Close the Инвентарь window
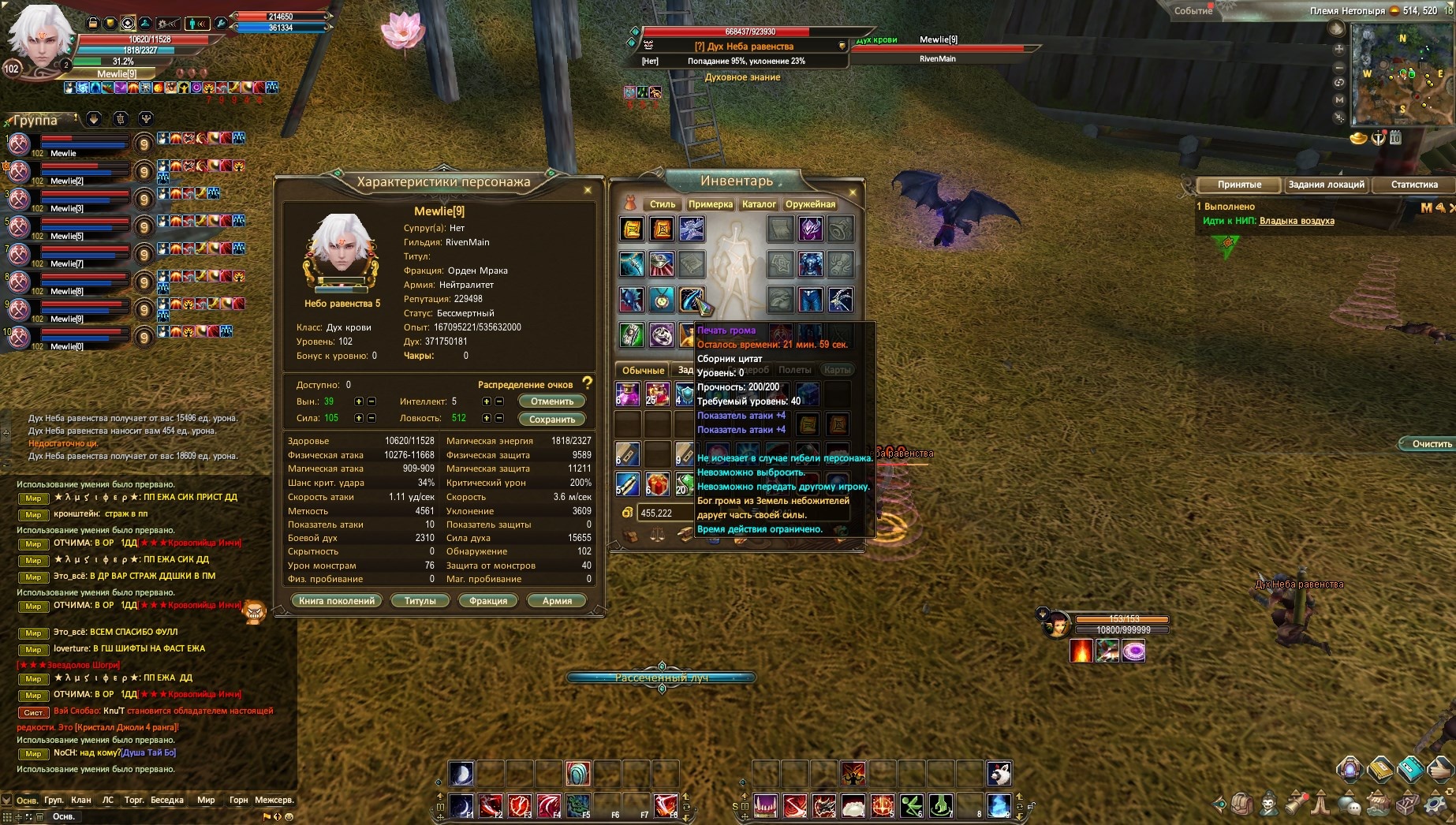The width and height of the screenshot is (1456, 825). tap(853, 192)
